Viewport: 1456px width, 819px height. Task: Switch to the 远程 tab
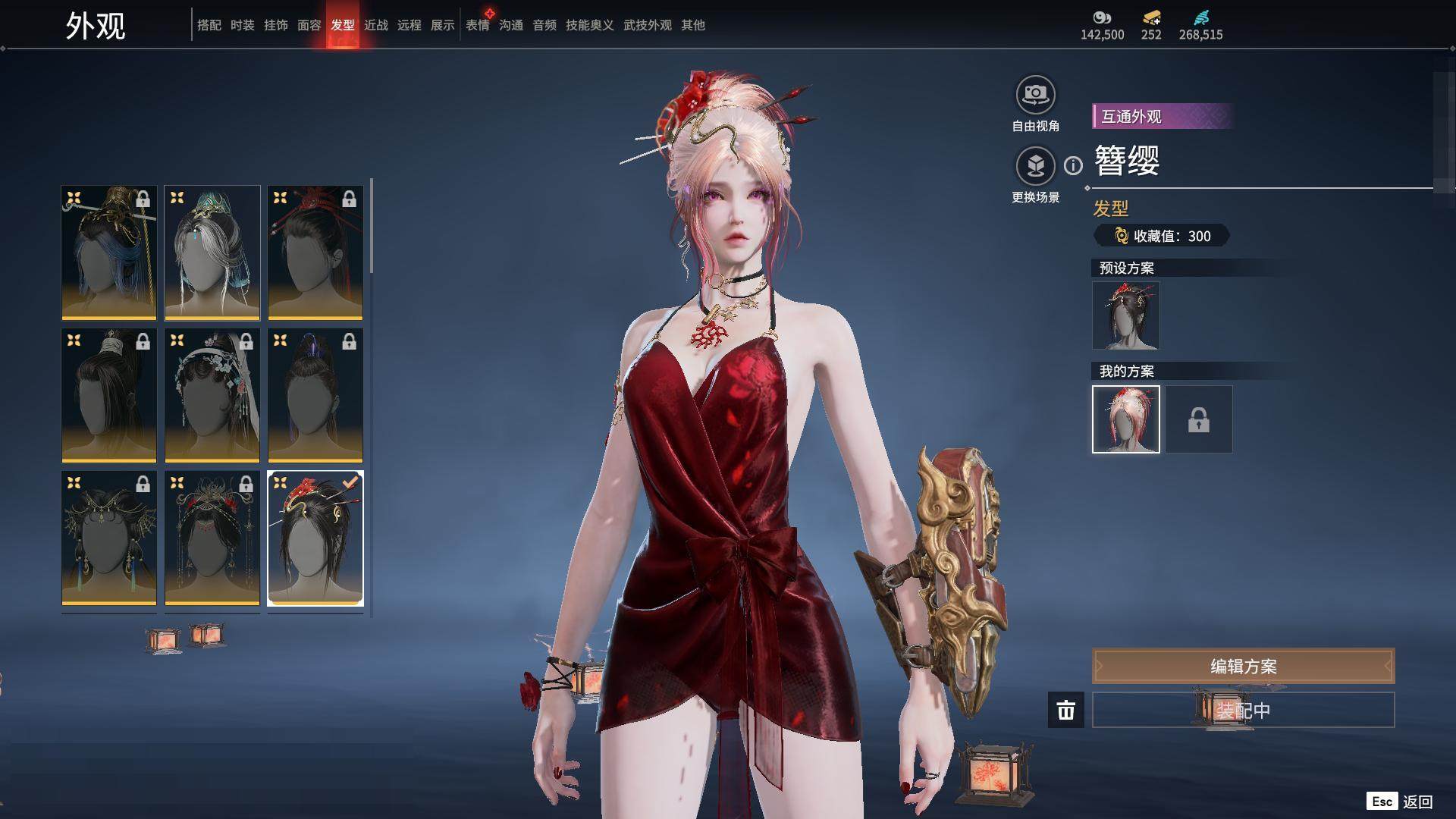click(409, 25)
